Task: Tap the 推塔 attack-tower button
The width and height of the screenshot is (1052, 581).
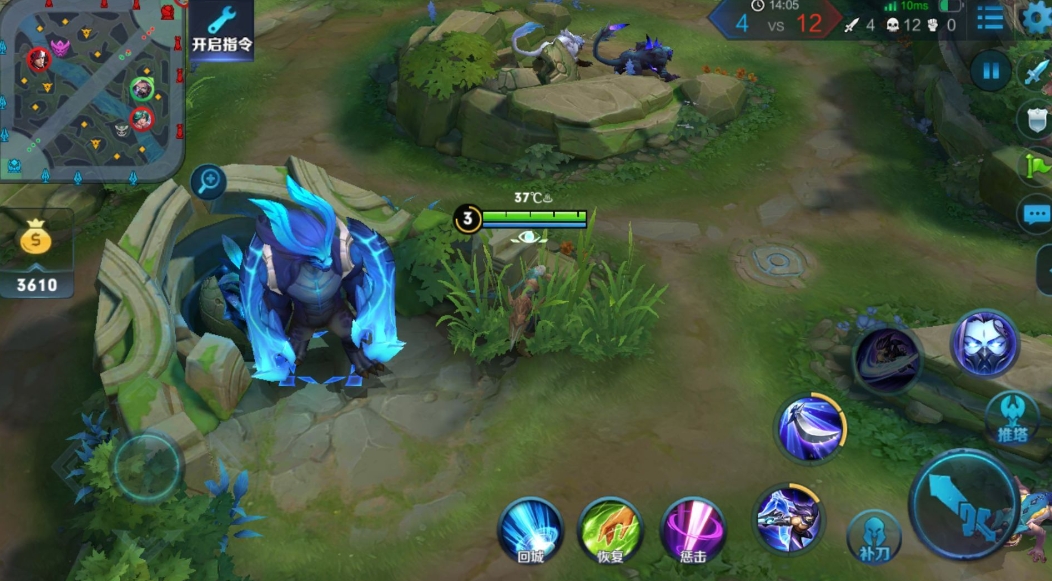Action: click(x=1012, y=417)
